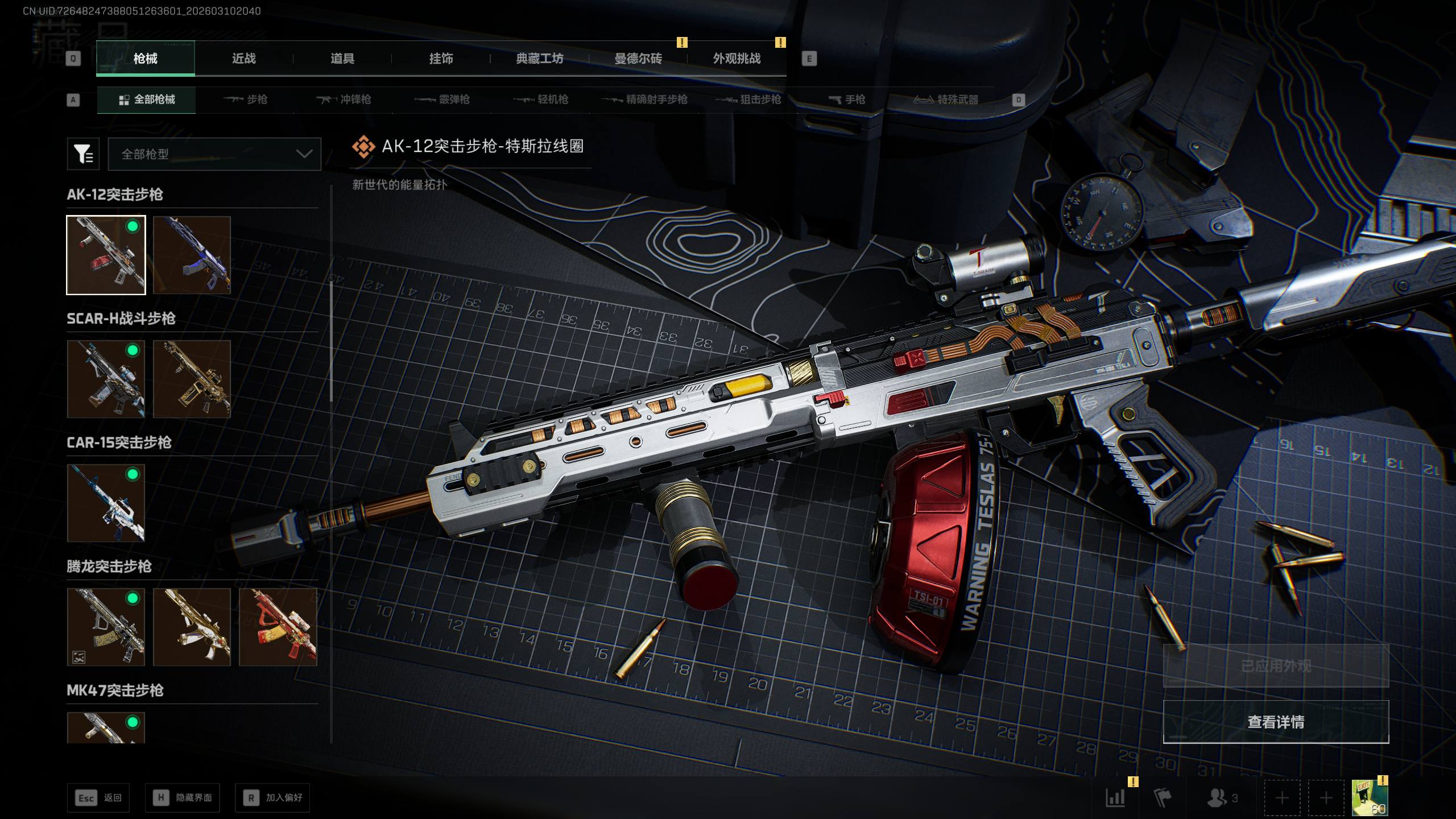The height and width of the screenshot is (819, 1456).
Task: Click the filter funnel icon button
Action: [83, 154]
